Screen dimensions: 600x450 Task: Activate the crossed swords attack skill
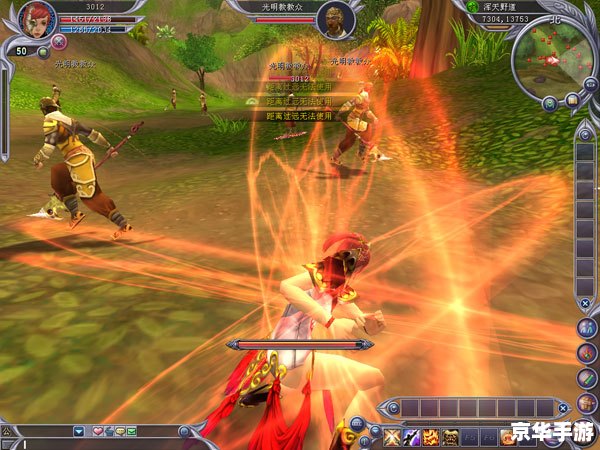tap(389, 436)
